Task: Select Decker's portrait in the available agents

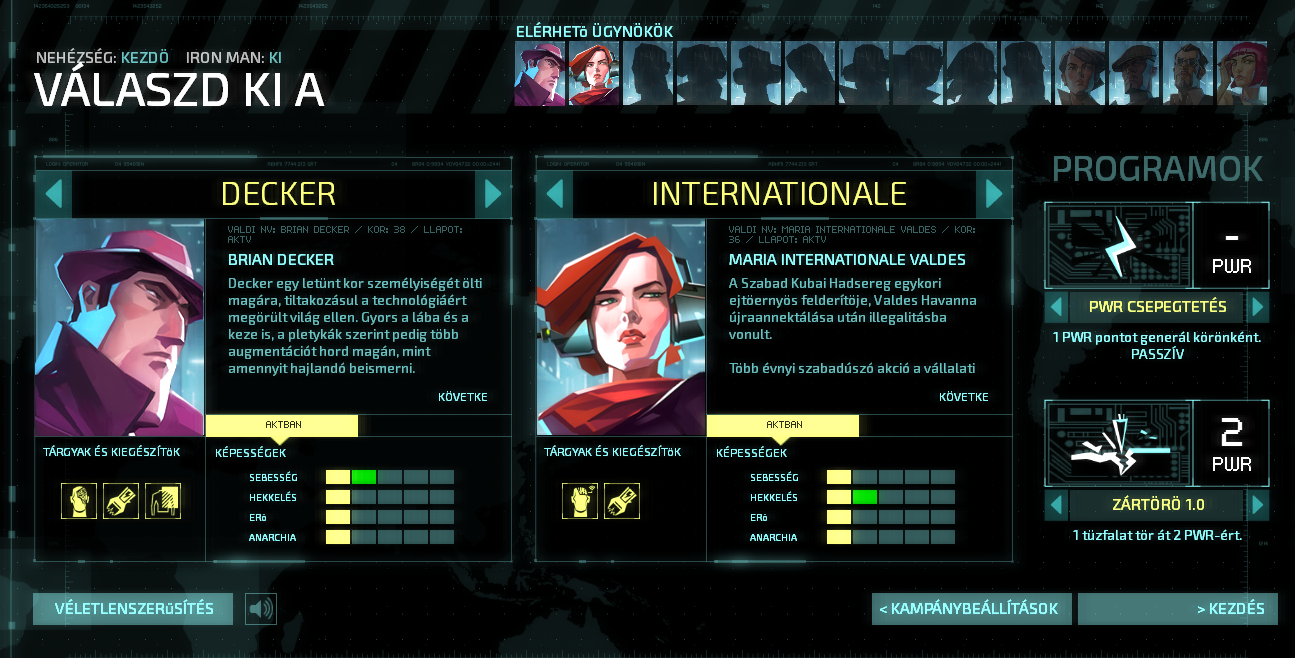Action: point(540,73)
